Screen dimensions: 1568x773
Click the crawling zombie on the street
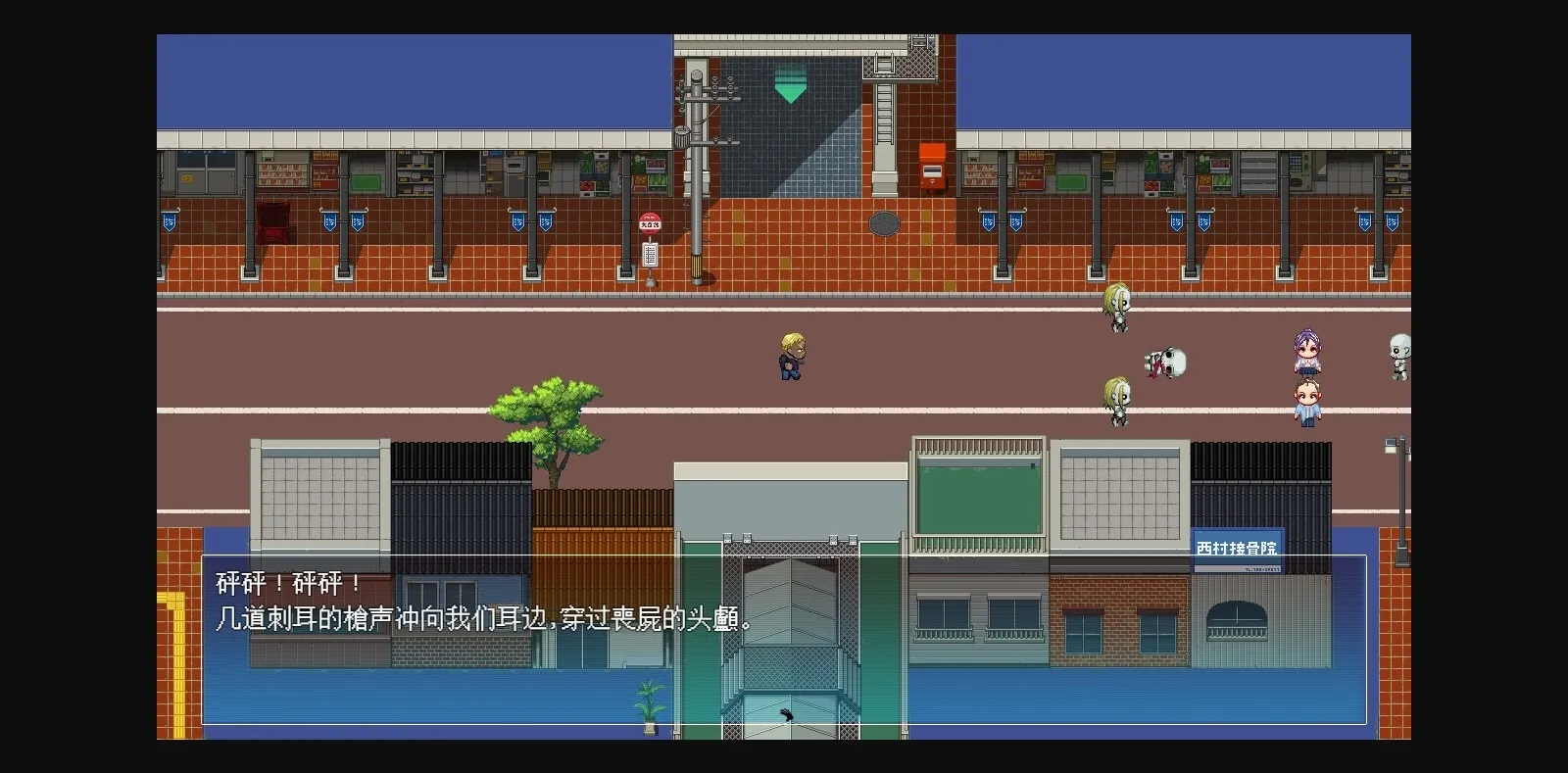pos(1162,364)
